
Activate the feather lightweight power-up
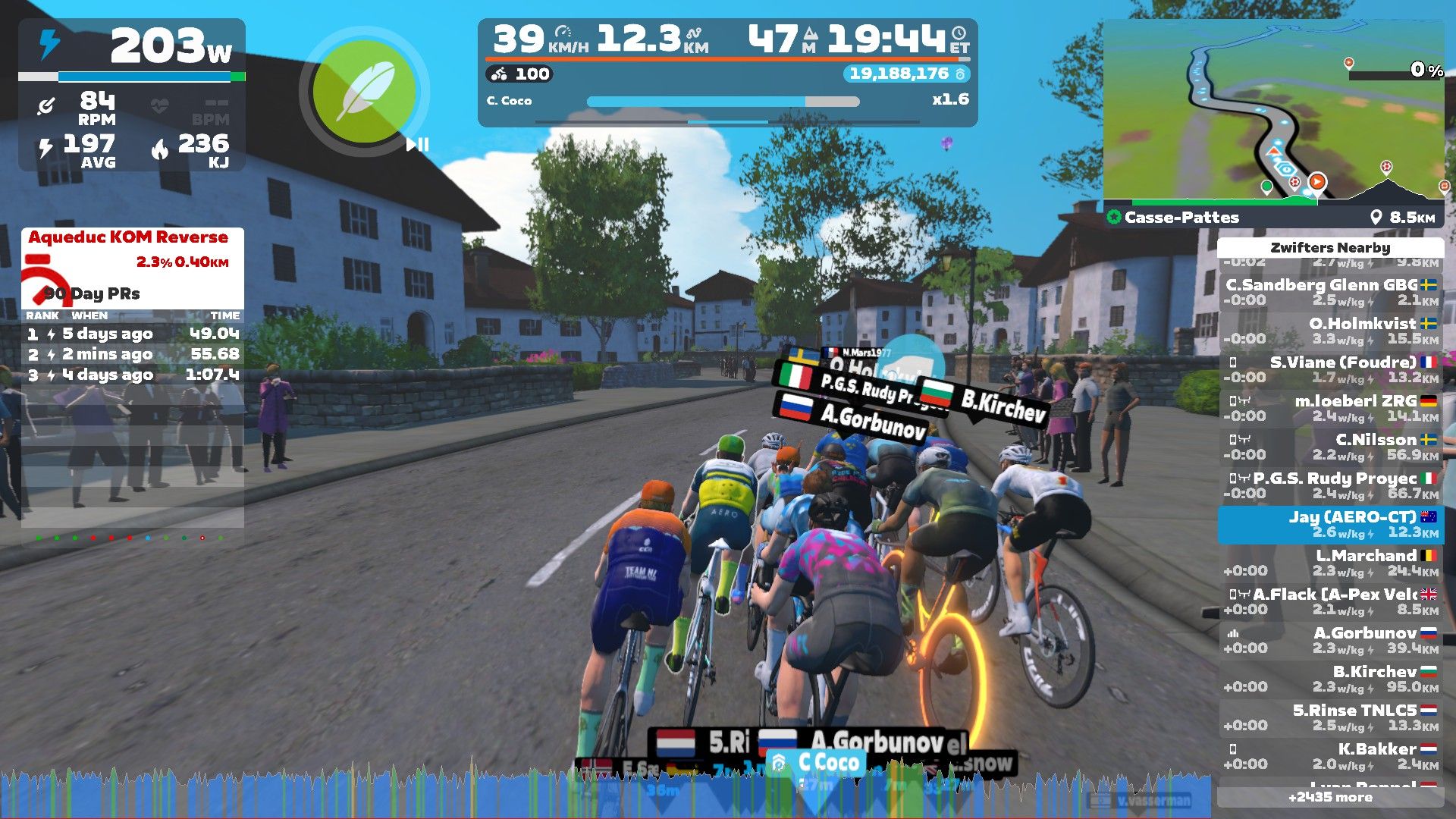point(365,92)
